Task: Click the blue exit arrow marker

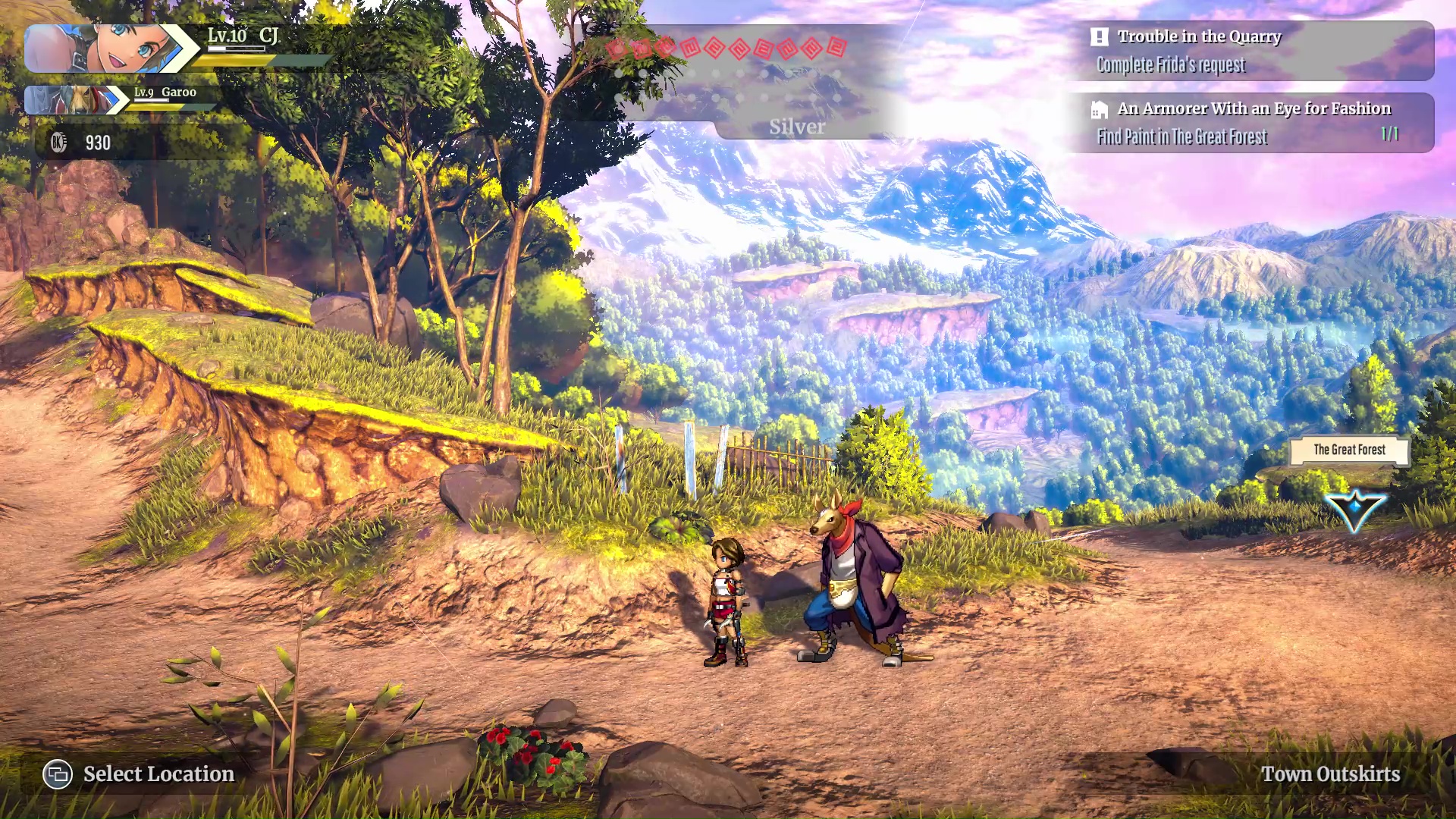Action: click(x=1354, y=510)
